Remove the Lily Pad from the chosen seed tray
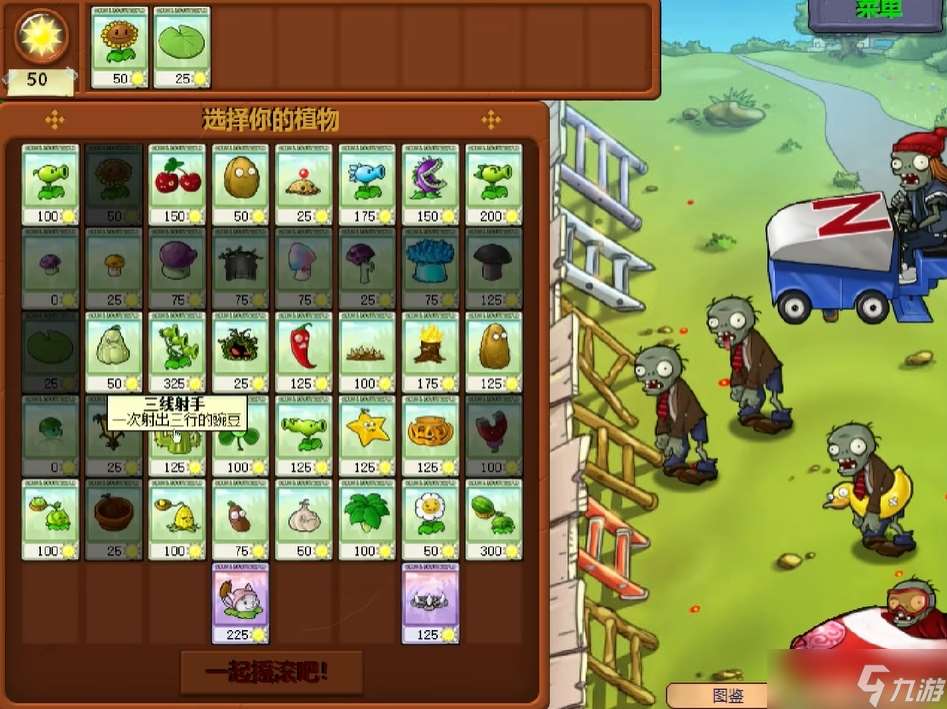947x709 pixels. click(x=182, y=46)
